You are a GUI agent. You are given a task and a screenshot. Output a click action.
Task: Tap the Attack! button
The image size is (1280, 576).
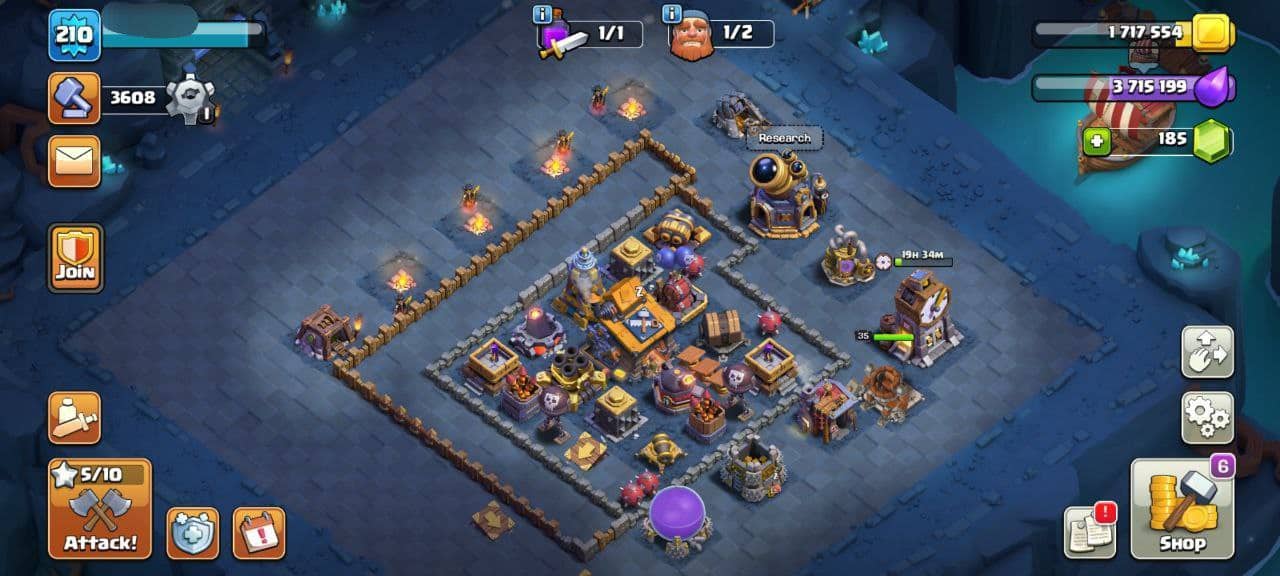tap(100, 509)
